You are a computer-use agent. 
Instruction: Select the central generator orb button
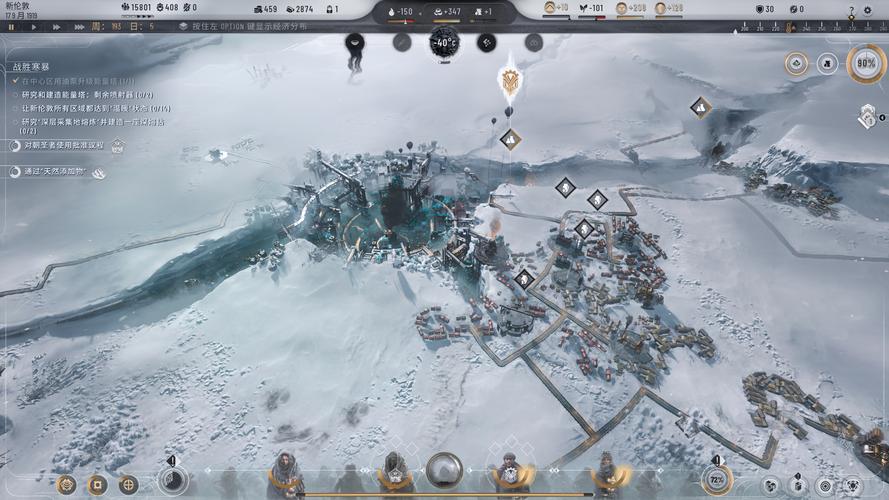pos(444,470)
